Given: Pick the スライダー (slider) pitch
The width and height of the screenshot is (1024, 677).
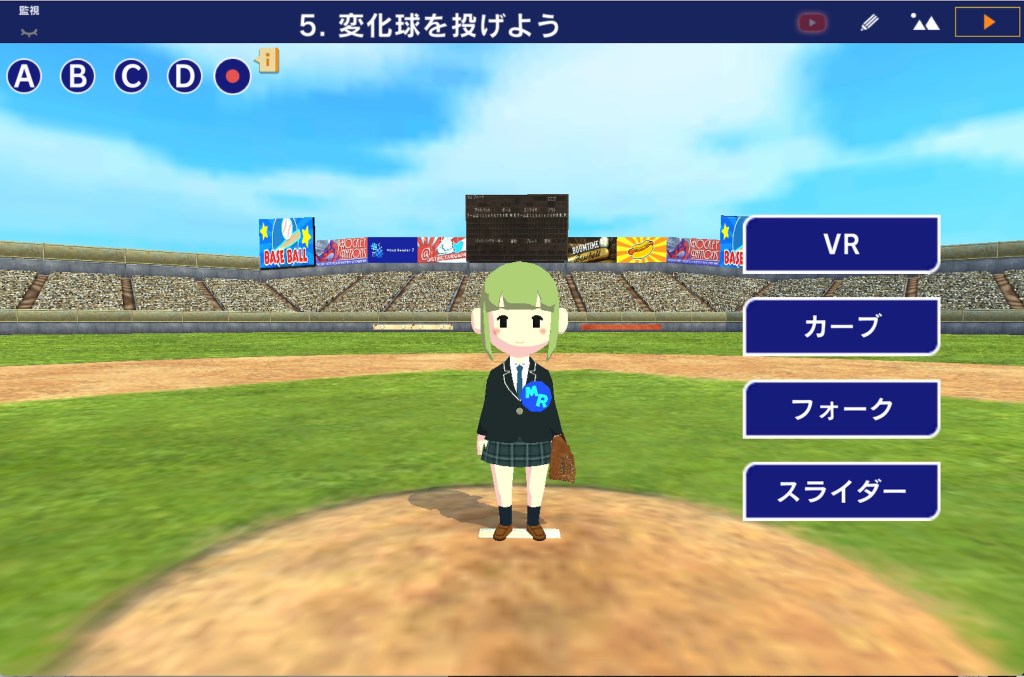Looking at the screenshot, I should pos(841,491).
